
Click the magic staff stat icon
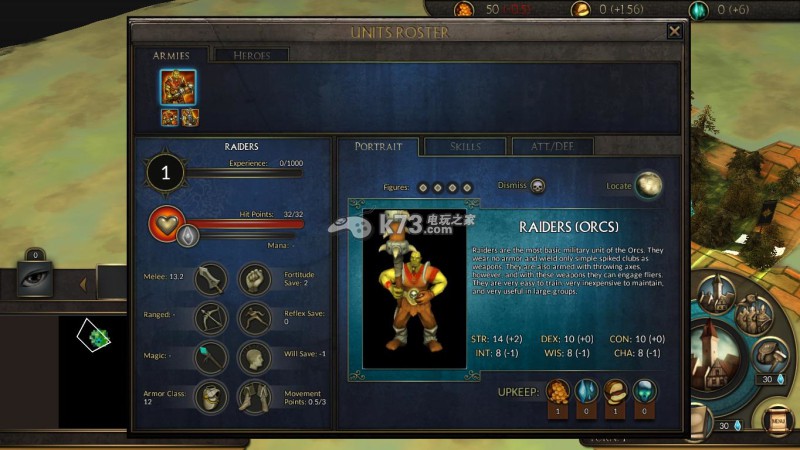pos(211,357)
